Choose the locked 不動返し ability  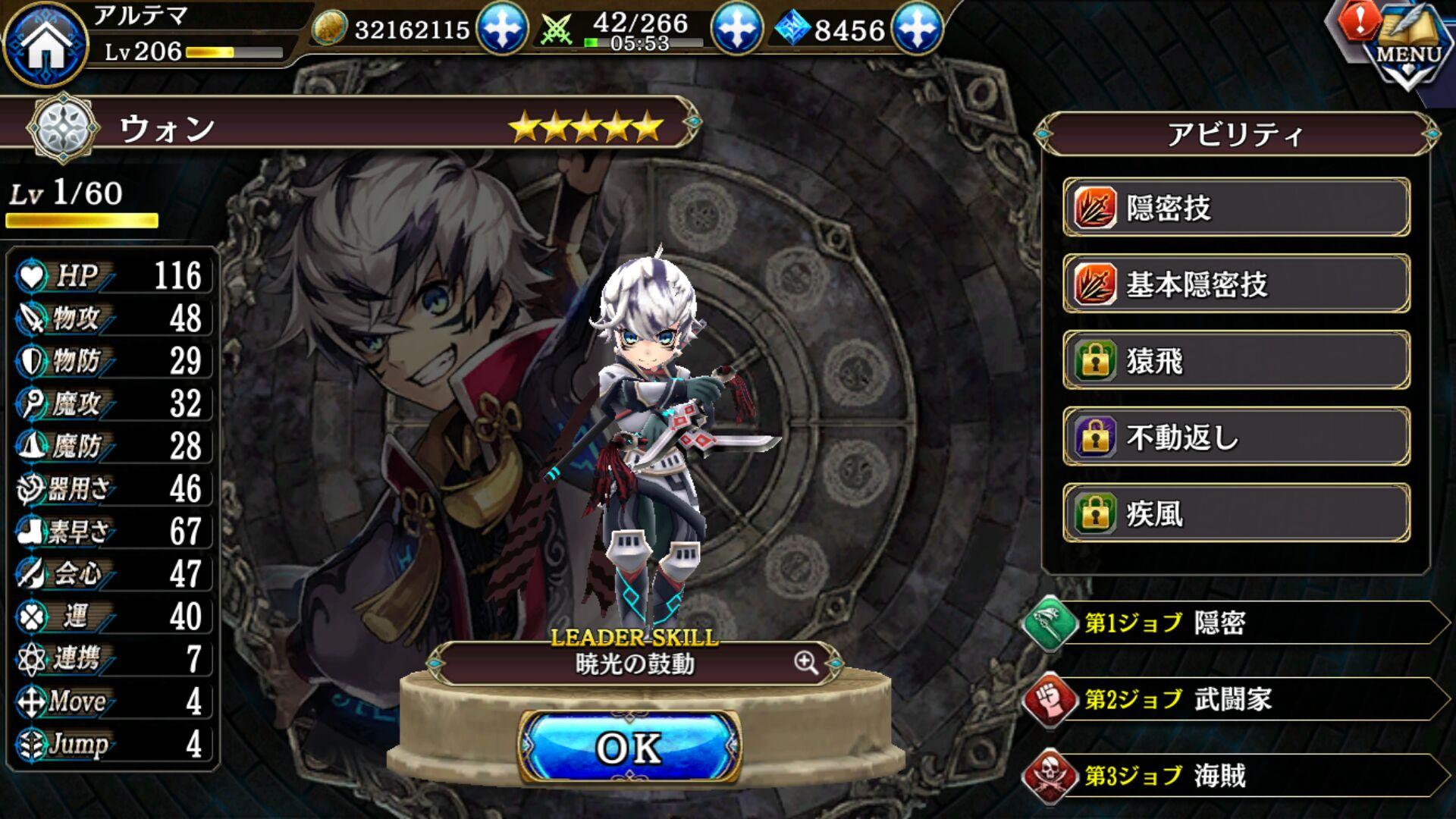pyautogui.click(x=1236, y=437)
